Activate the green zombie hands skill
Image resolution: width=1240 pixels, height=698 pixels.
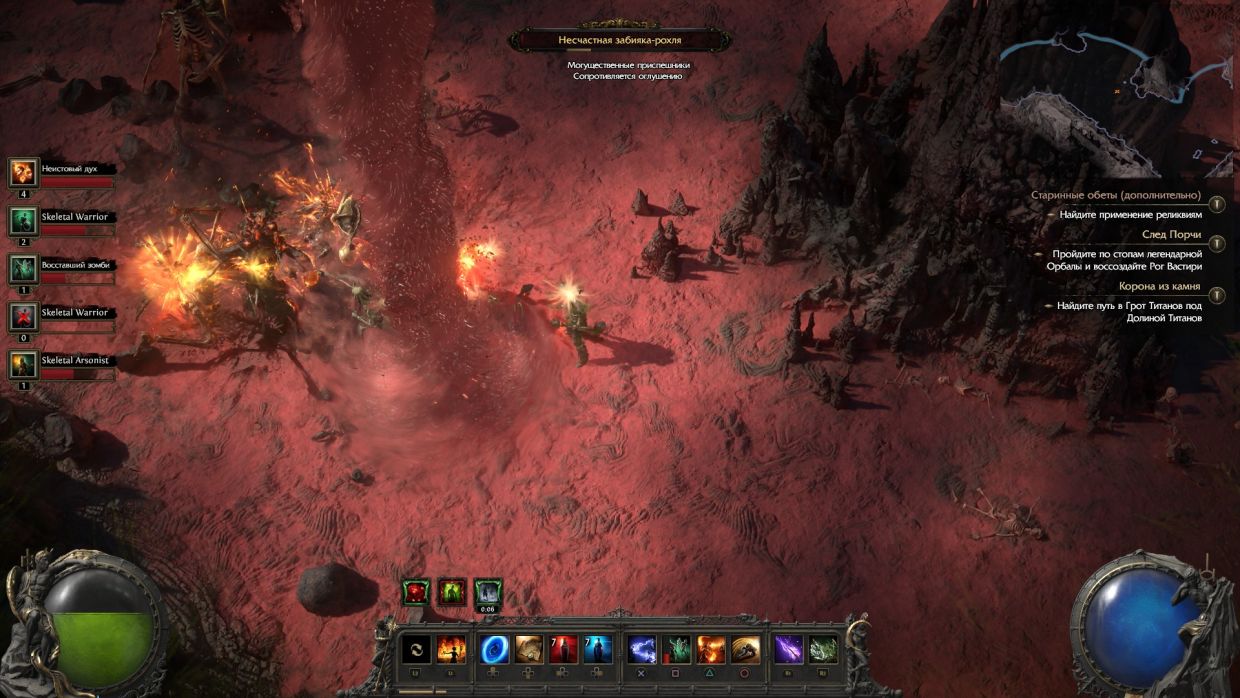point(677,650)
